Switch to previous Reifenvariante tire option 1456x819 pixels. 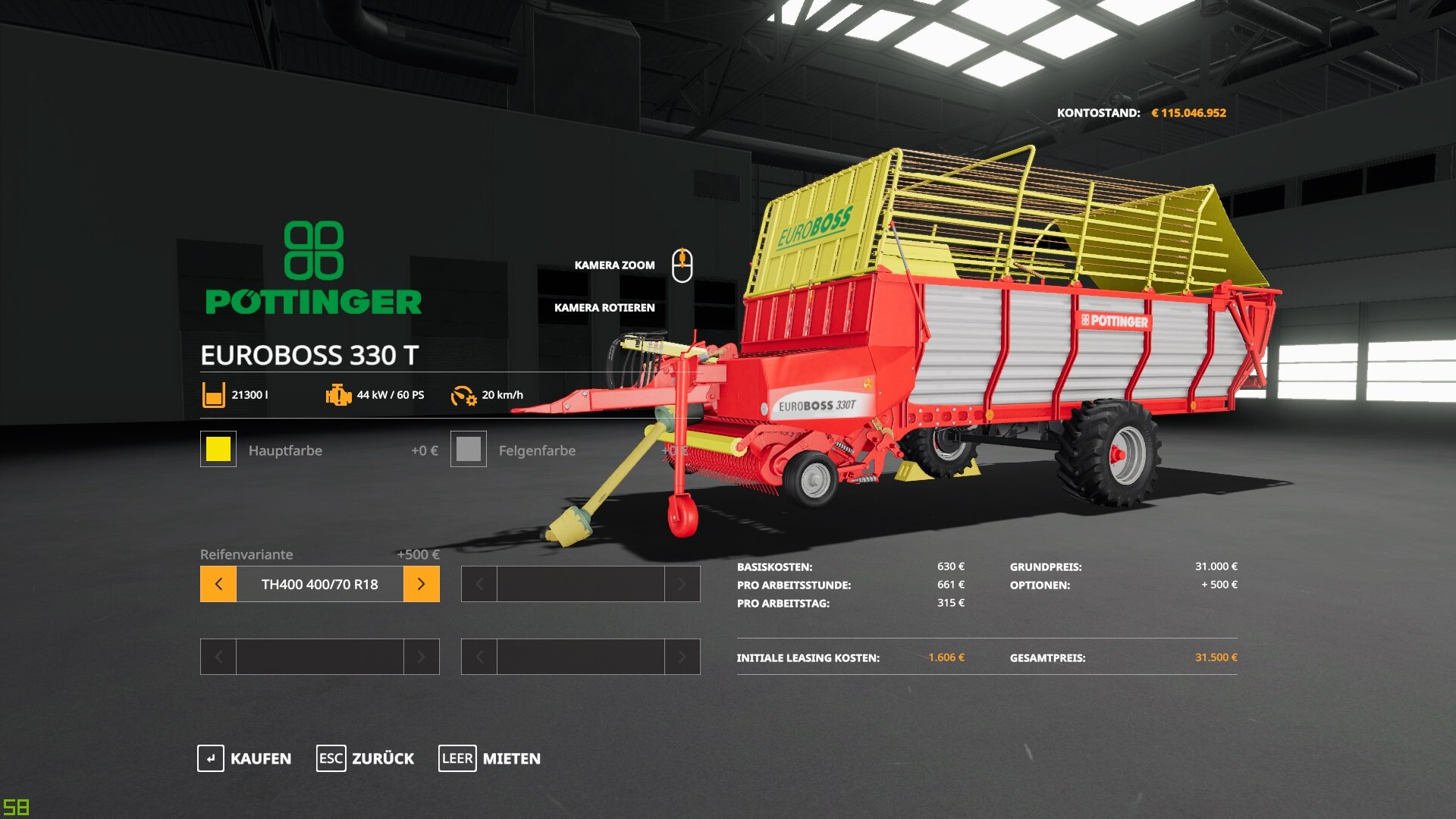pos(218,584)
